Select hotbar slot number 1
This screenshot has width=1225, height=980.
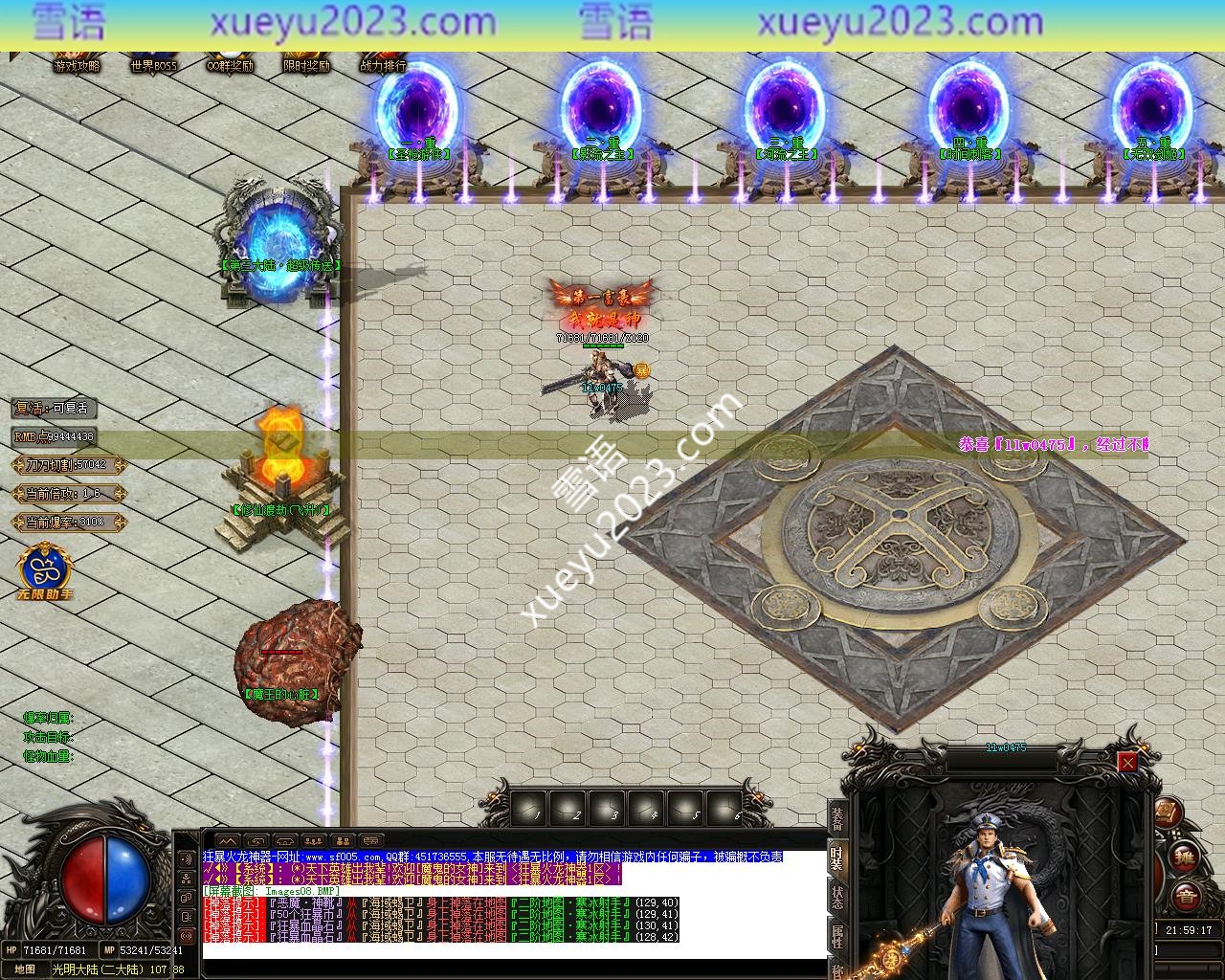[528, 809]
